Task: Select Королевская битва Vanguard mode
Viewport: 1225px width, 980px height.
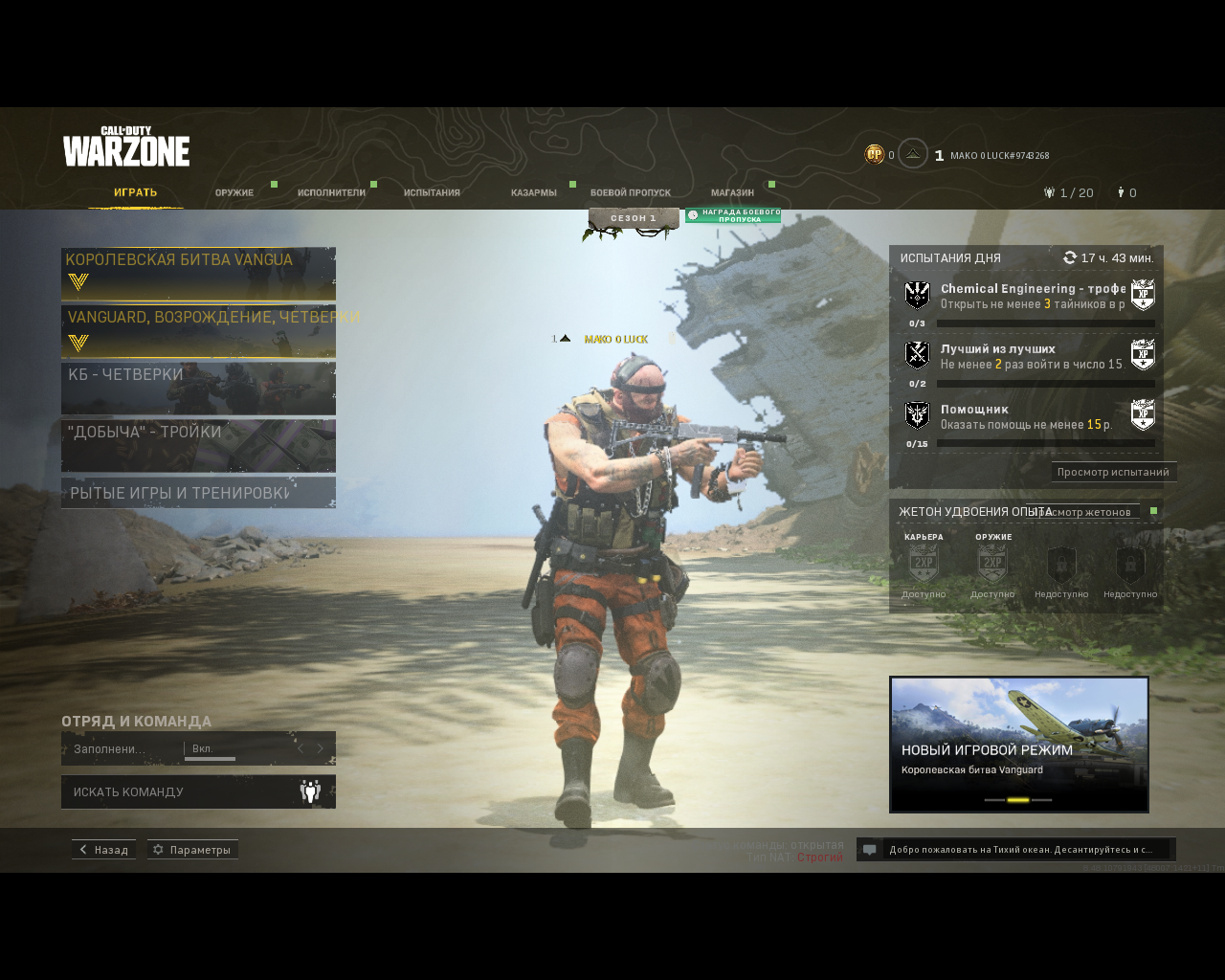Action: (198, 274)
